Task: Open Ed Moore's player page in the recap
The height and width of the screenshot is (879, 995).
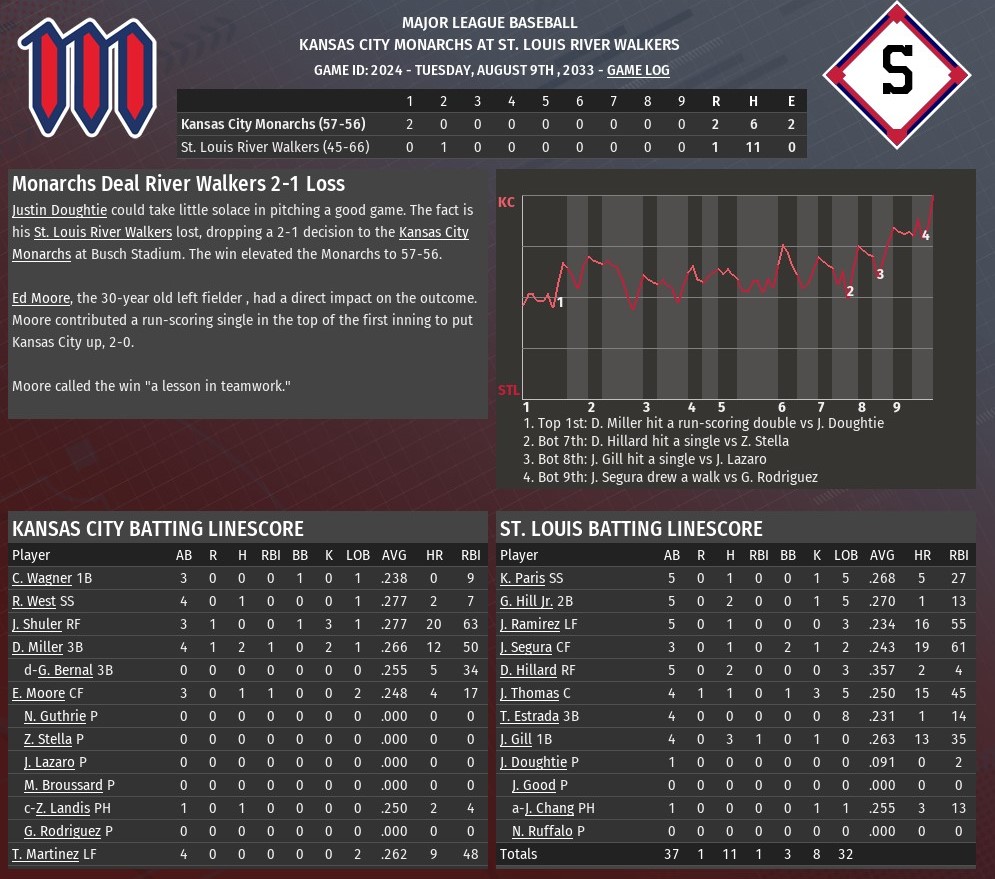Action: point(39,298)
